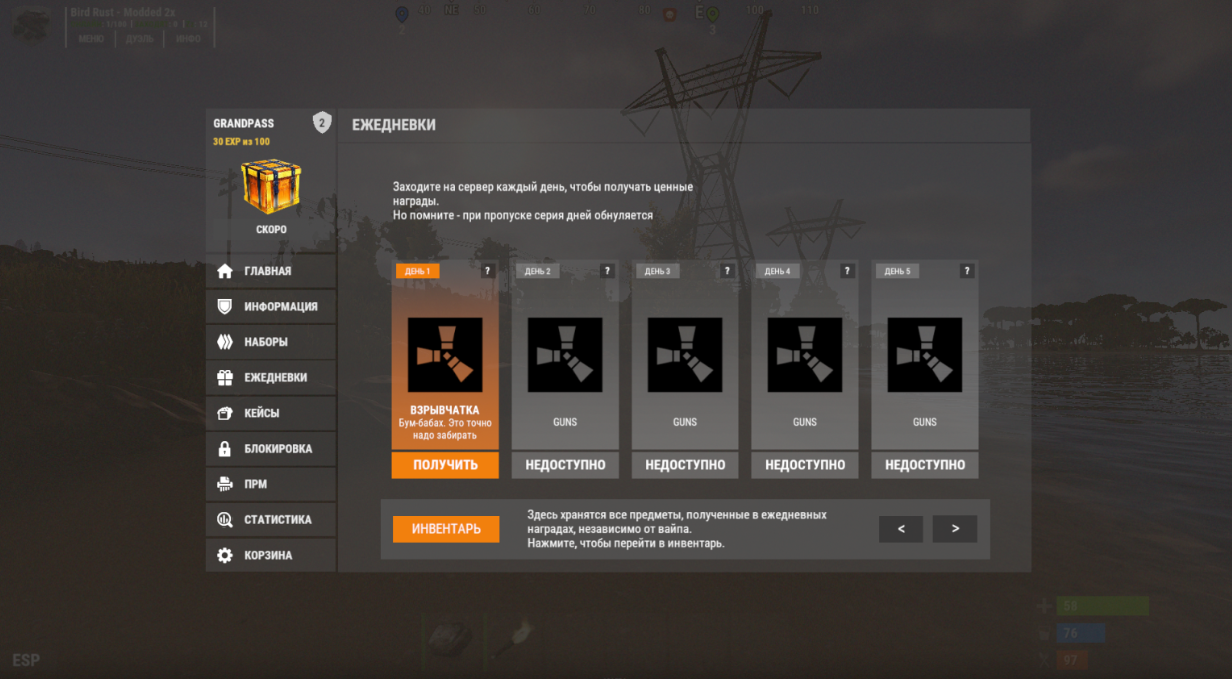Click the previous page arrow button
The width and height of the screenshot is (1232, 679).
click(x=901, y=529)
